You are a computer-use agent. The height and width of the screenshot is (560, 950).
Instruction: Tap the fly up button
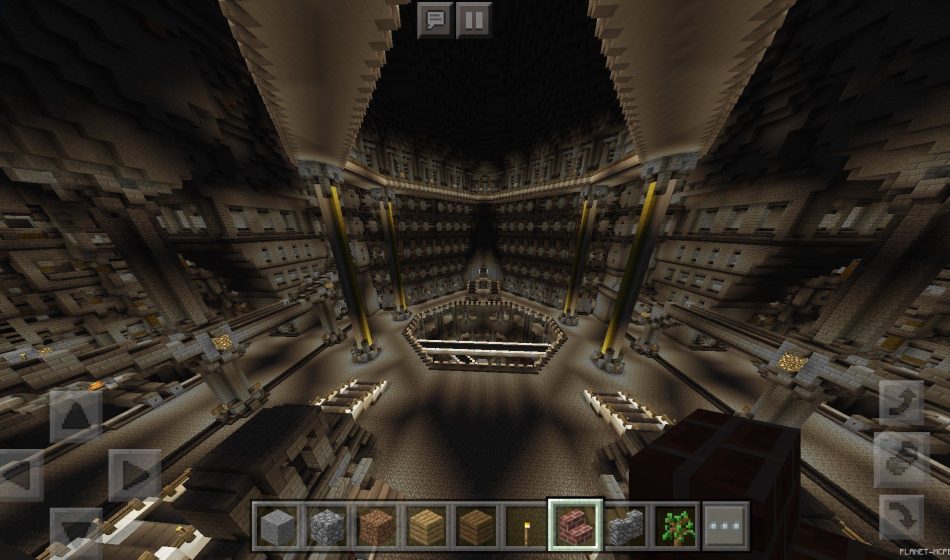point(900,402)
